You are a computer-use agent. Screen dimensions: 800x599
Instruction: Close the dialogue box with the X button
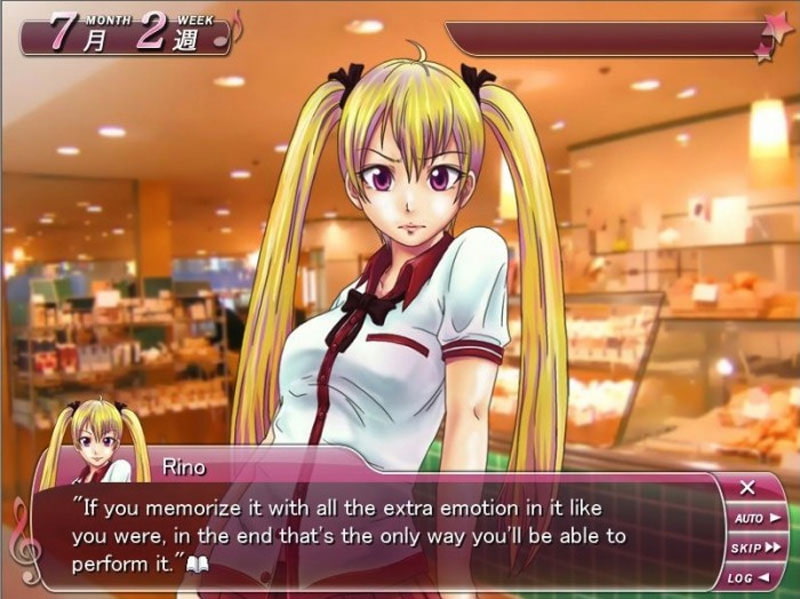(747, 489)
